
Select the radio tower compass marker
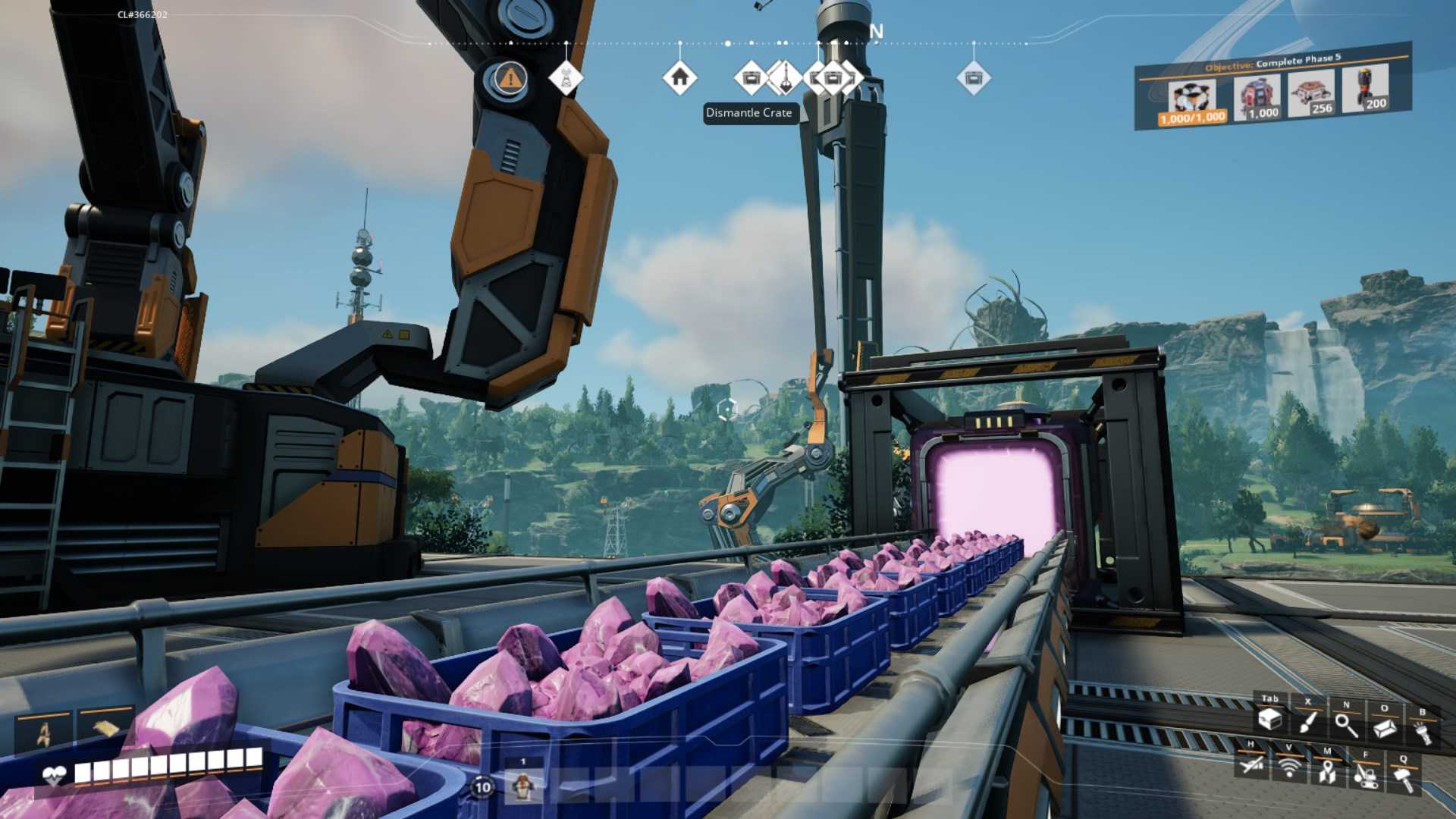[566, 77]
